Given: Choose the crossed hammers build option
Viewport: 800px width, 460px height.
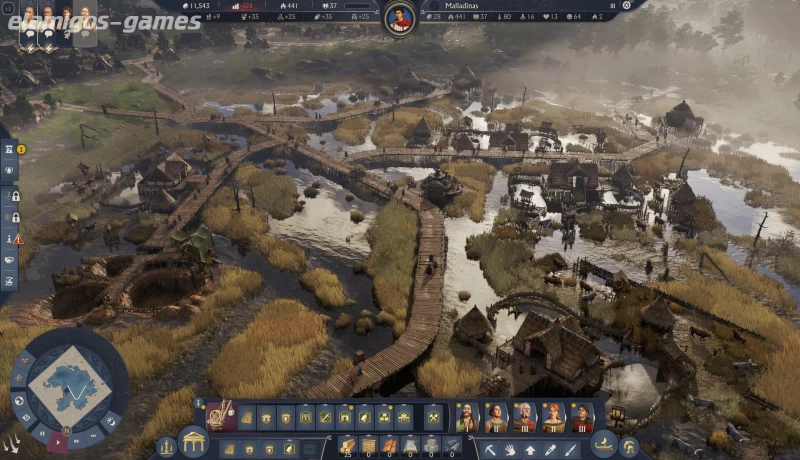Looking at the screenshot, I should (433, 416).
